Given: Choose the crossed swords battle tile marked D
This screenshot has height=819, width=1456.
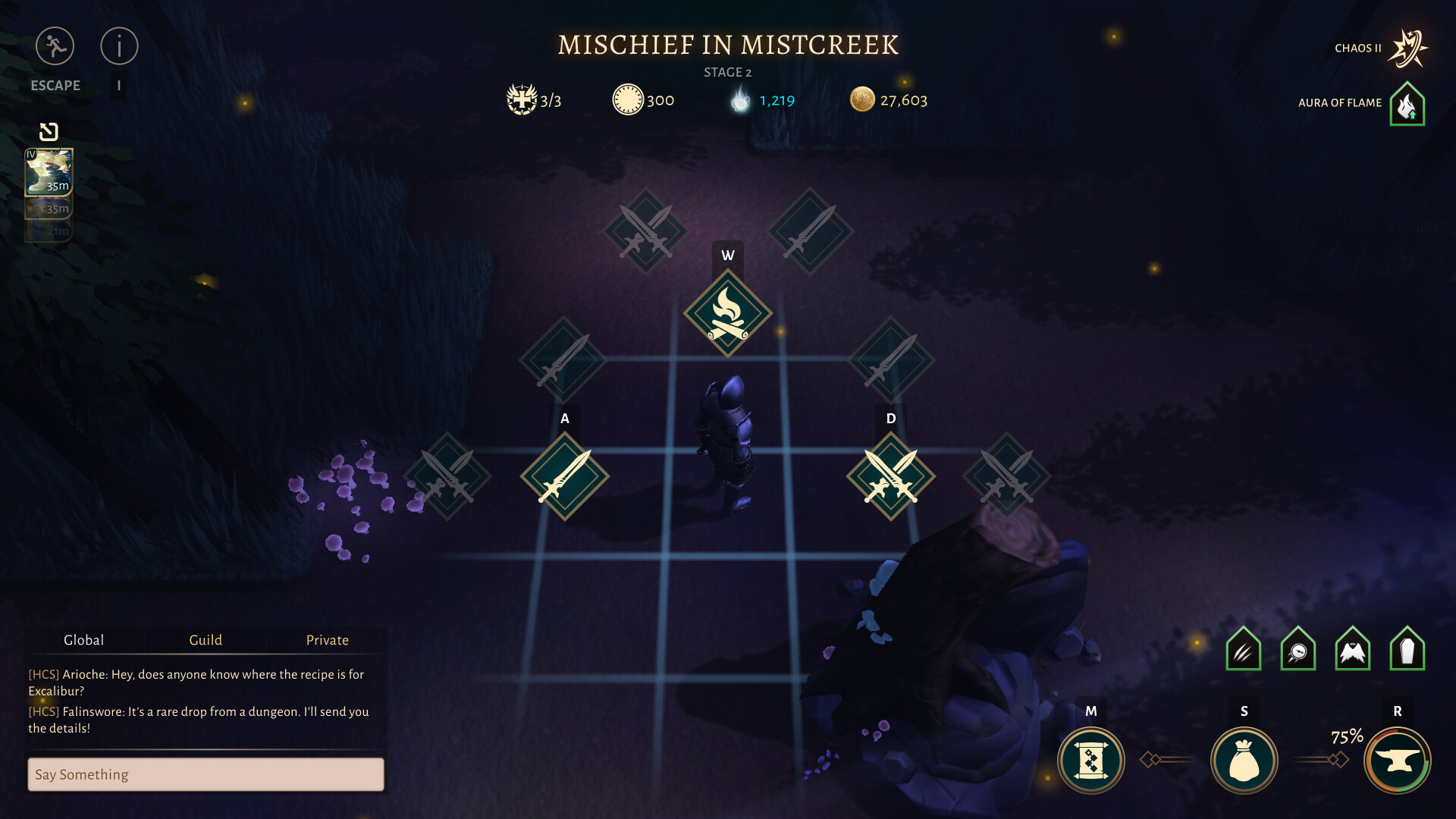Looking at the screenshot, I should click(891, 476).
